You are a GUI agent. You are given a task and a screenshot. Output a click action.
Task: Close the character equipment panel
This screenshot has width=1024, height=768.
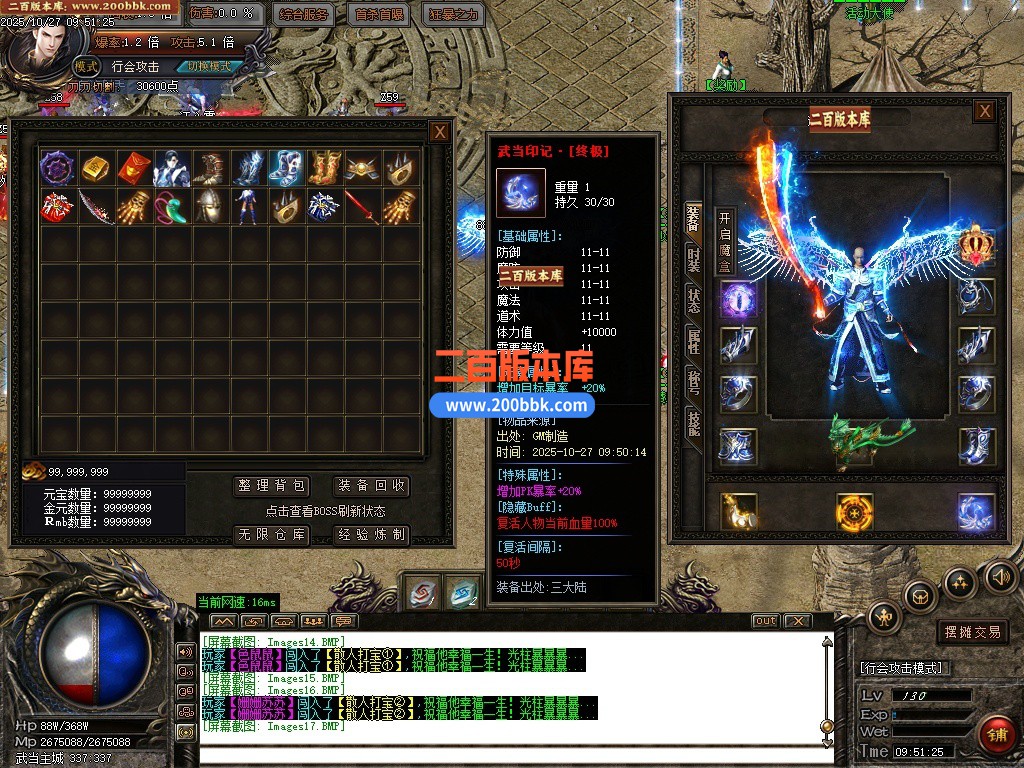click(x=985, y=111)
